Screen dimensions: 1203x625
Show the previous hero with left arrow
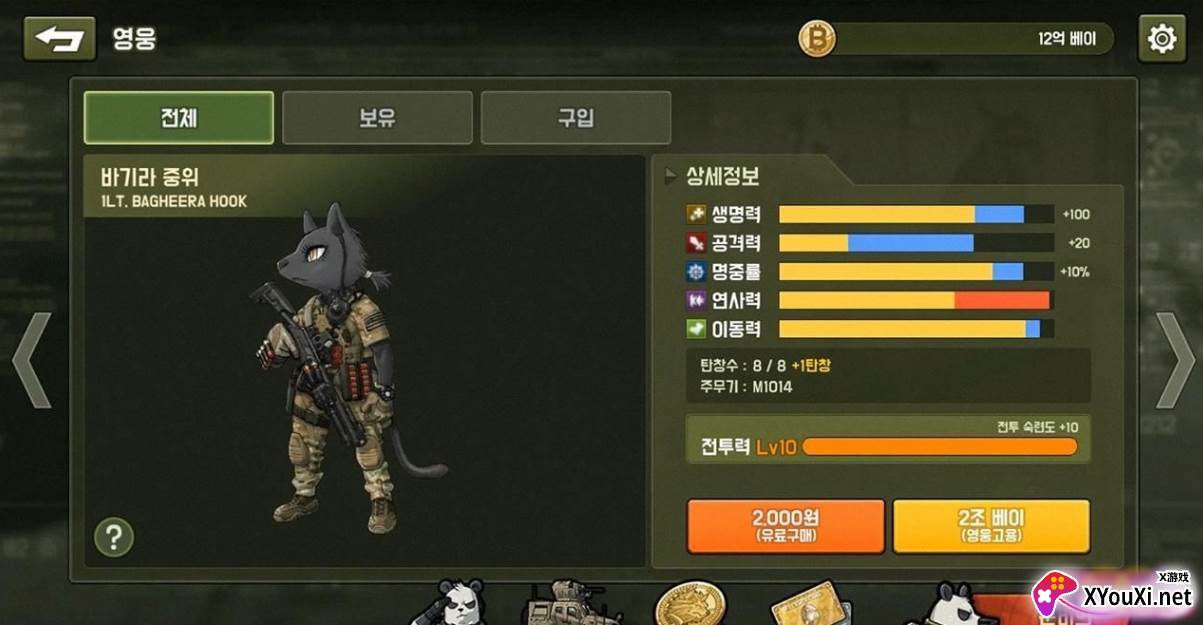point(31,360)
